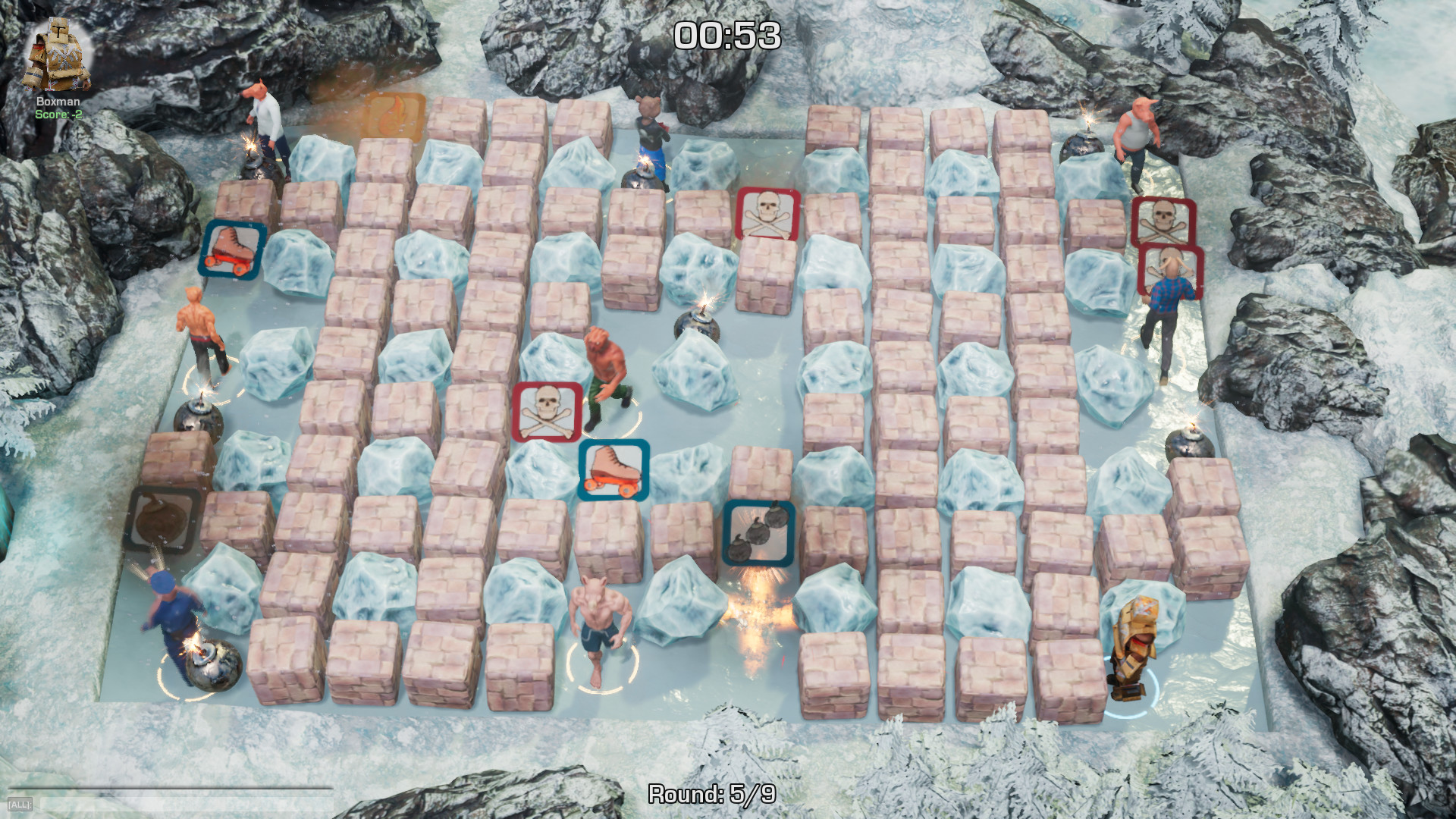Click the match timer showing 00:53
The width and height of the screenshot is (1456, 819).
click(727, 33)
